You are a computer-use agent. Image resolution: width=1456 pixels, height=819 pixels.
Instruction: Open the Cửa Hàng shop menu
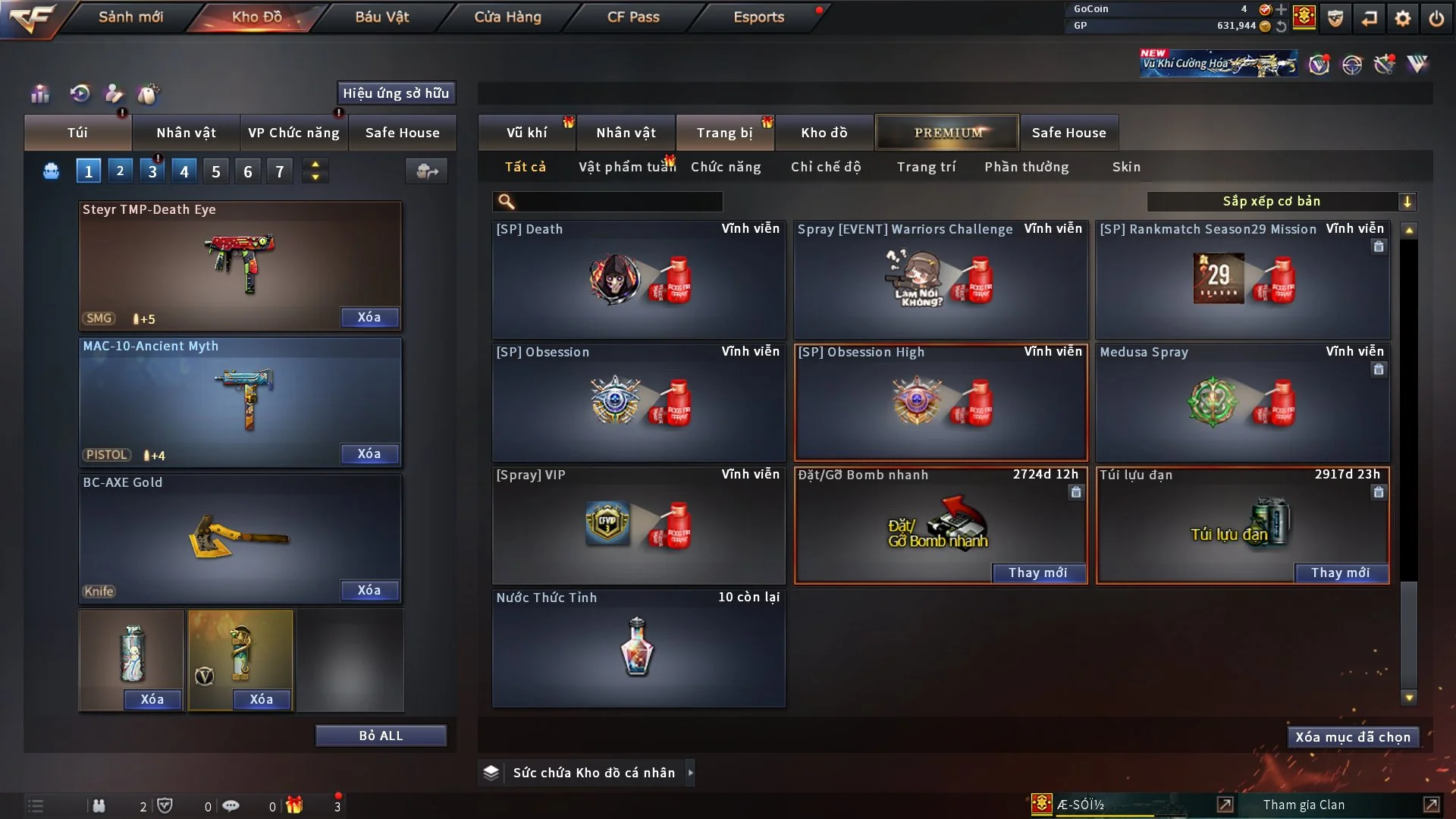pyautogui.click(x=507, y=17)
